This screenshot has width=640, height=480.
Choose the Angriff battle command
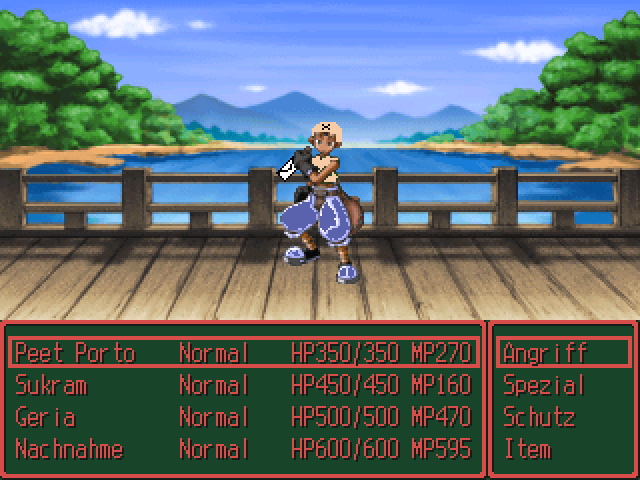(x=546, y=353)
